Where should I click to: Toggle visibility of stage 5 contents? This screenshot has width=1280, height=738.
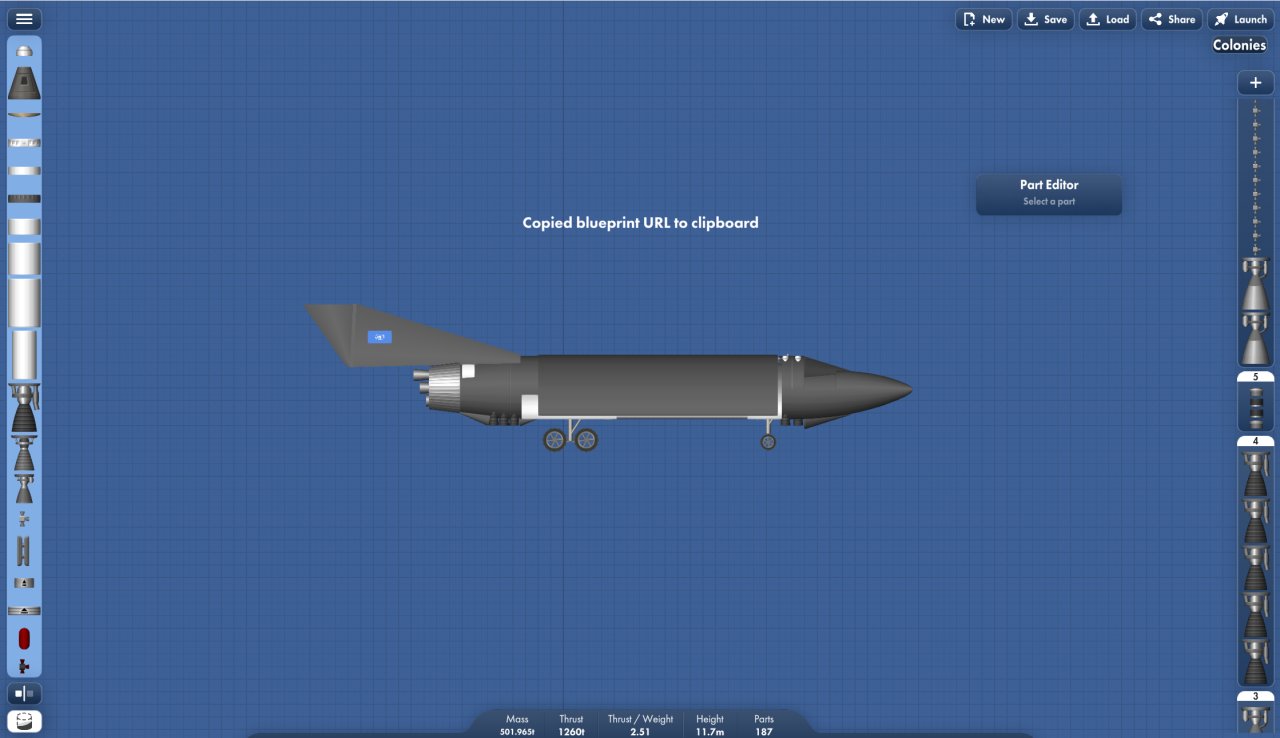(x=1255, y=377)
